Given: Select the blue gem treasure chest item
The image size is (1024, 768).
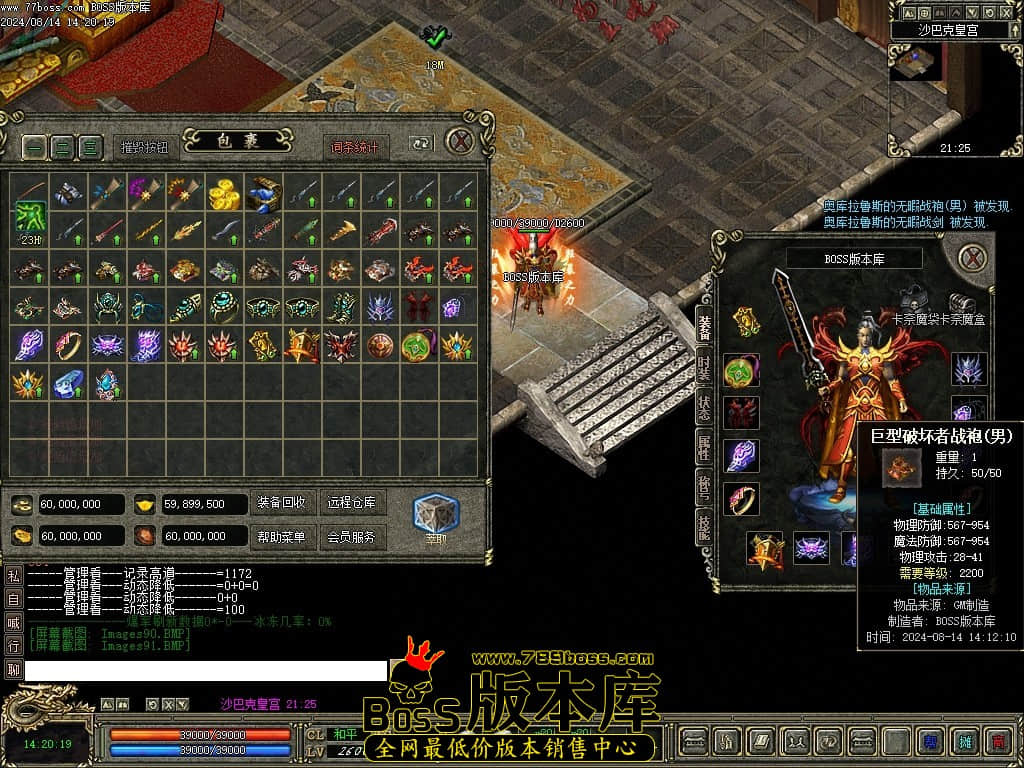Looking at the screenshot, I should [x=263, y=193].
